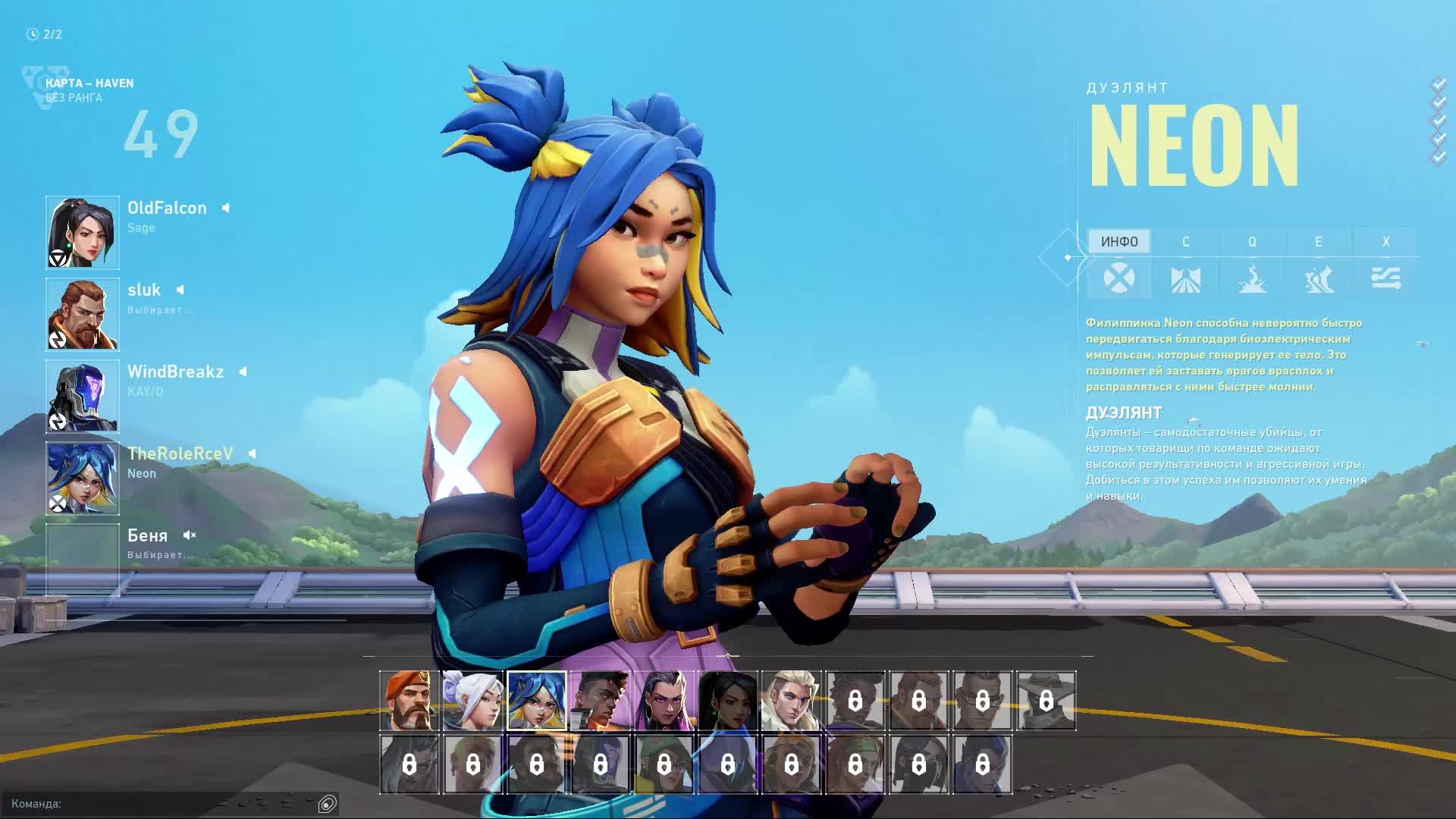Screen dimensions: 1456x819
Task: Click the chat options icon beside Команда field
Action: coord(328,804)
